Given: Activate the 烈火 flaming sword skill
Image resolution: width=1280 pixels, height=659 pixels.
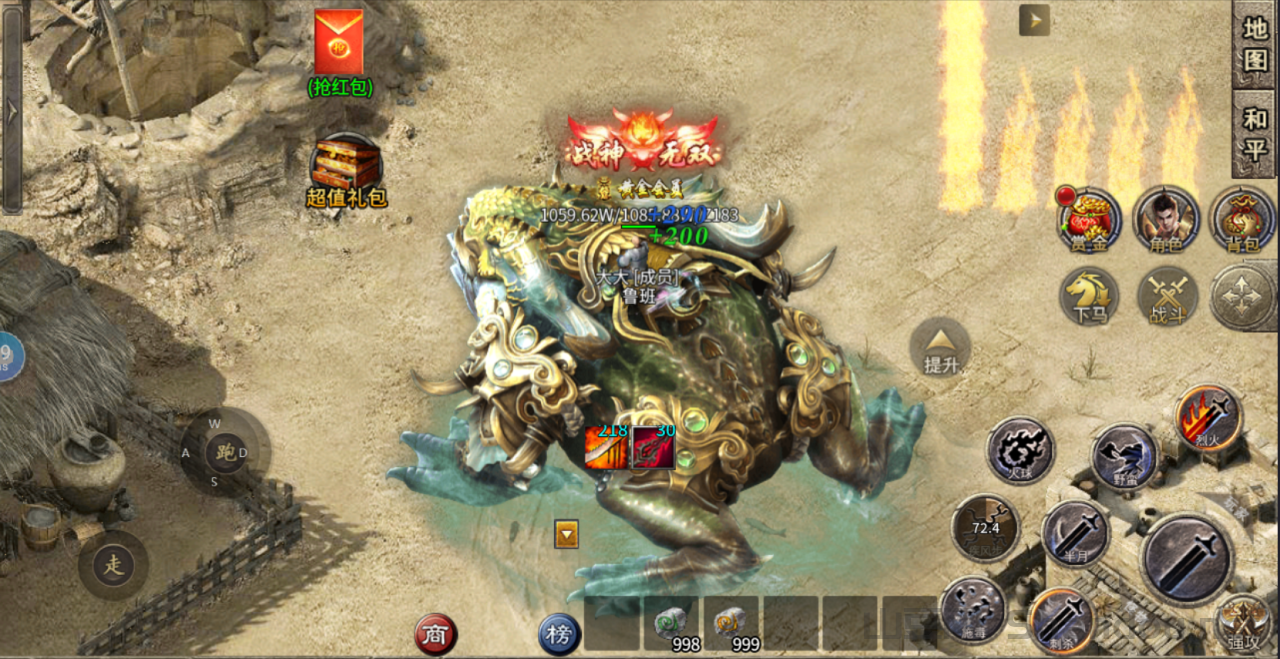Looking at the screenshot, I should click(x=1209, y=417).
